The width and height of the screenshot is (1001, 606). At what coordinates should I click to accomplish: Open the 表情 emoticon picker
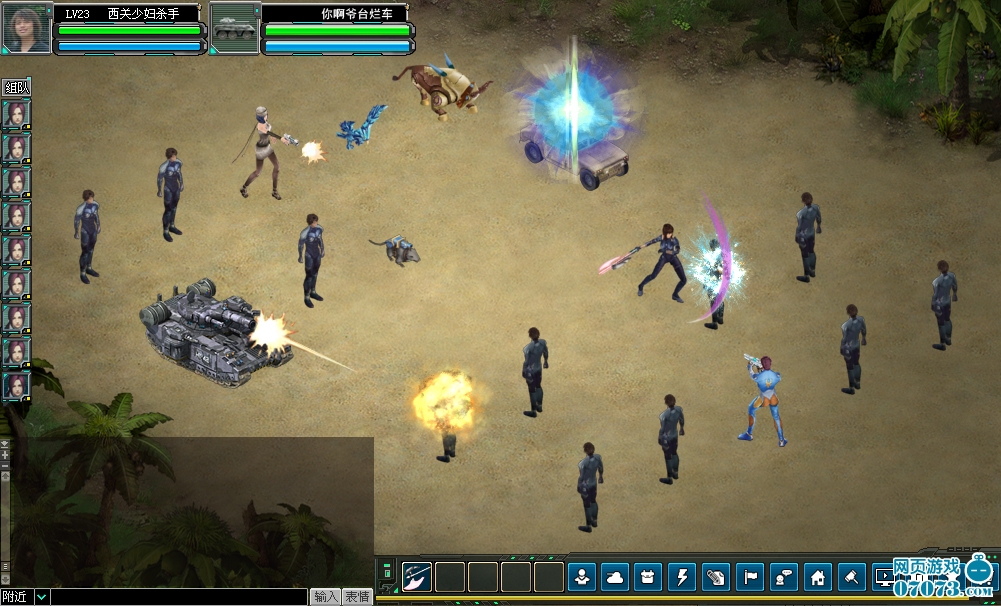click(x=358, y=597)
